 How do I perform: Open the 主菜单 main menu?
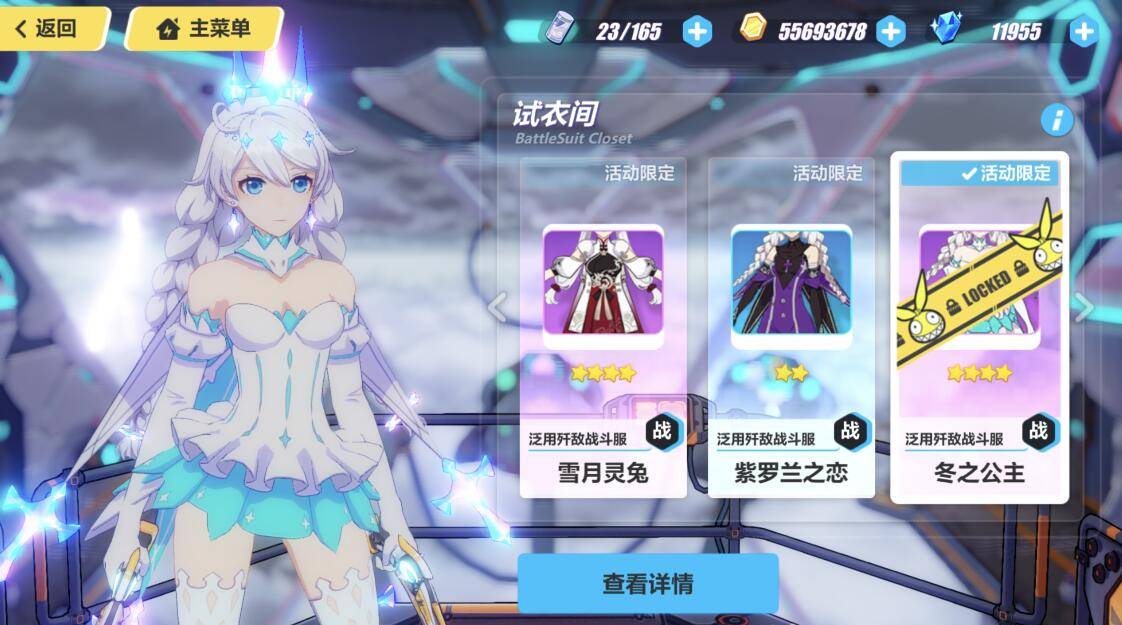(204, 28)
